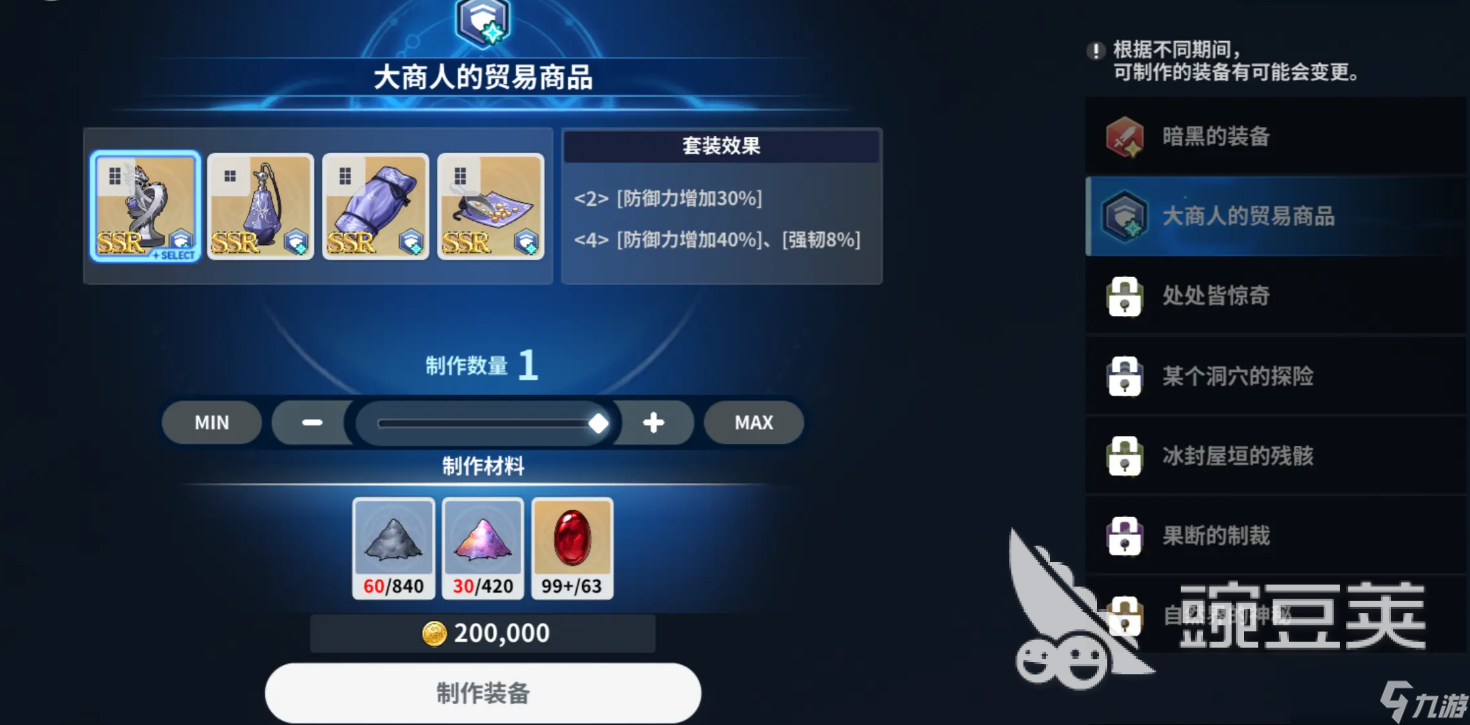Image resolution: width=1470 pixels, height=725 pixels.
Task: Click the 制作装备 craft button
Action: (482, 691)
